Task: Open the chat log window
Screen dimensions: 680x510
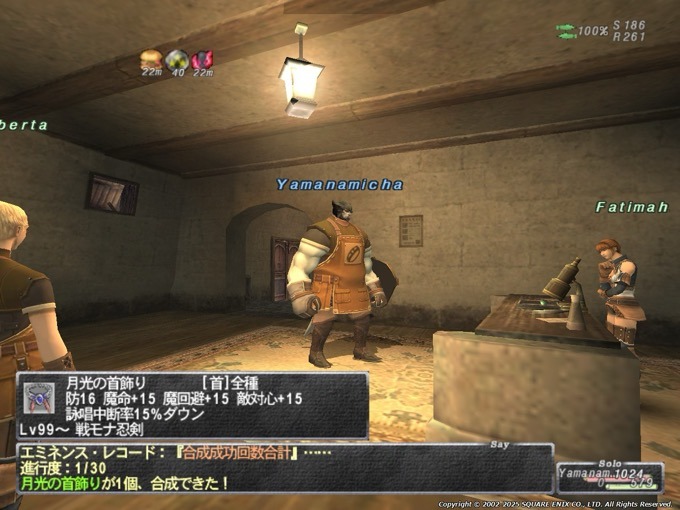Action: [285, 468]
